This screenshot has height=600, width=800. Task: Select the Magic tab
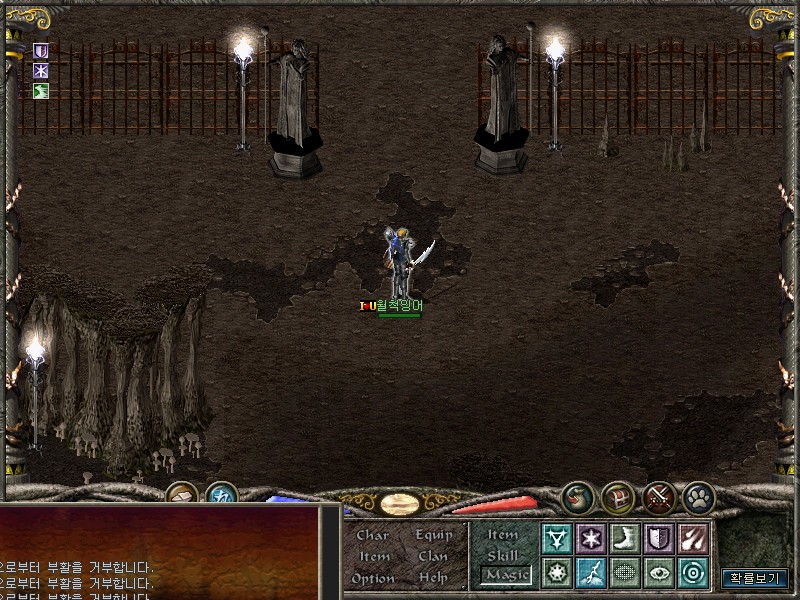(504, 575)
